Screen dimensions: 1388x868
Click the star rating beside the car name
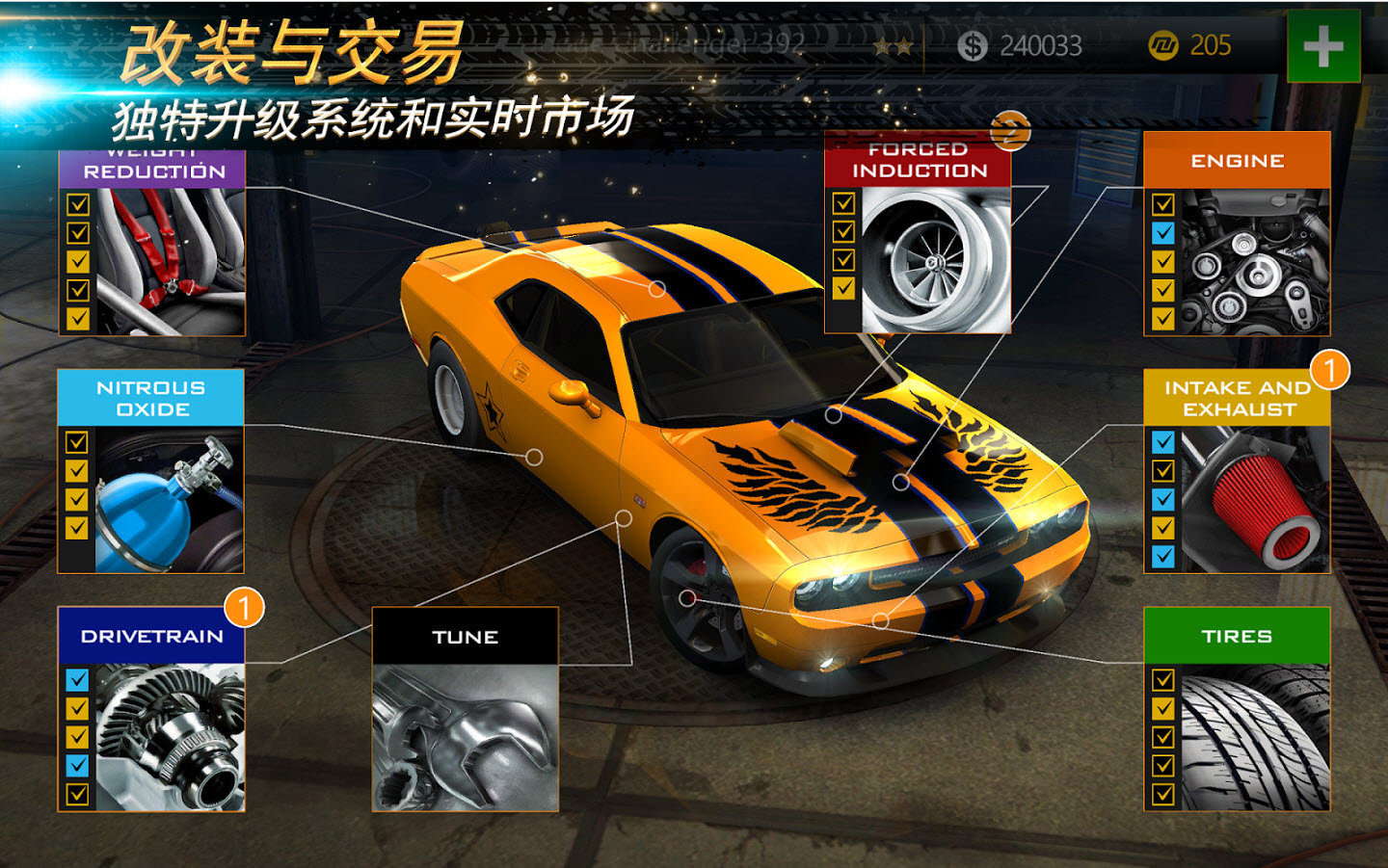click(894, 44)
